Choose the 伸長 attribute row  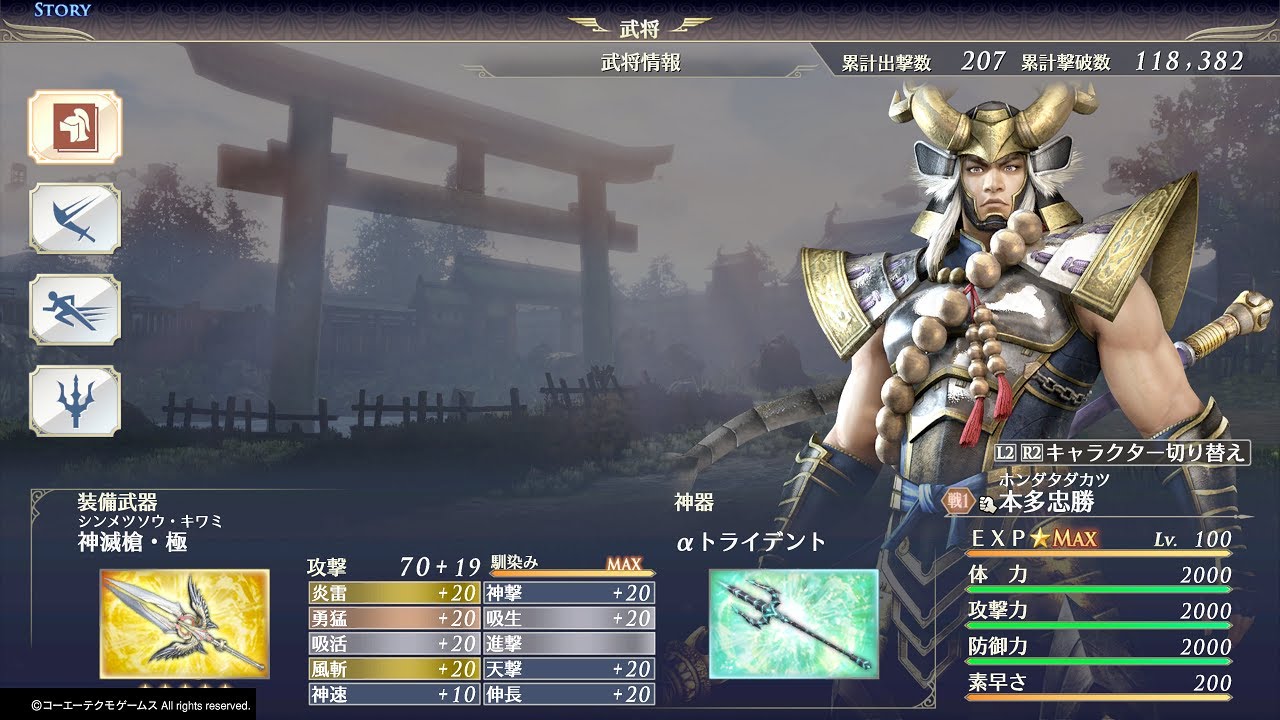[569, 694]
